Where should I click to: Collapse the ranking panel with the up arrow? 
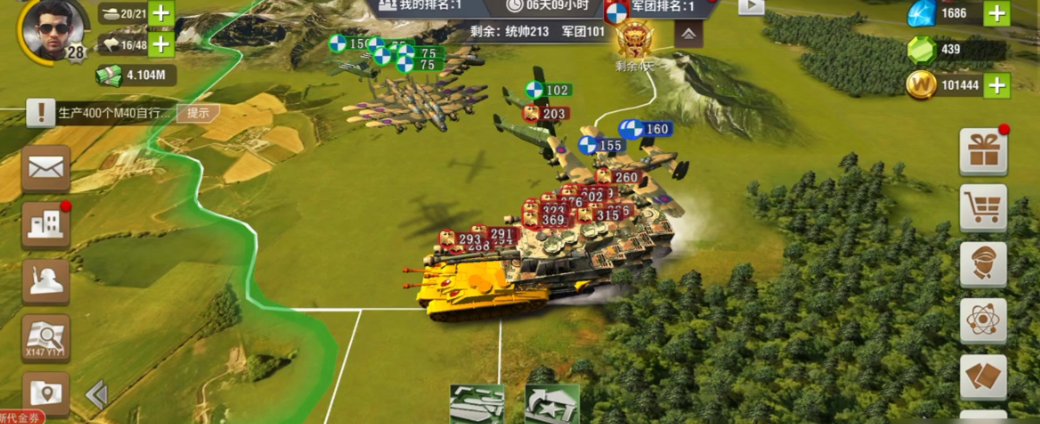coord(690,33)
